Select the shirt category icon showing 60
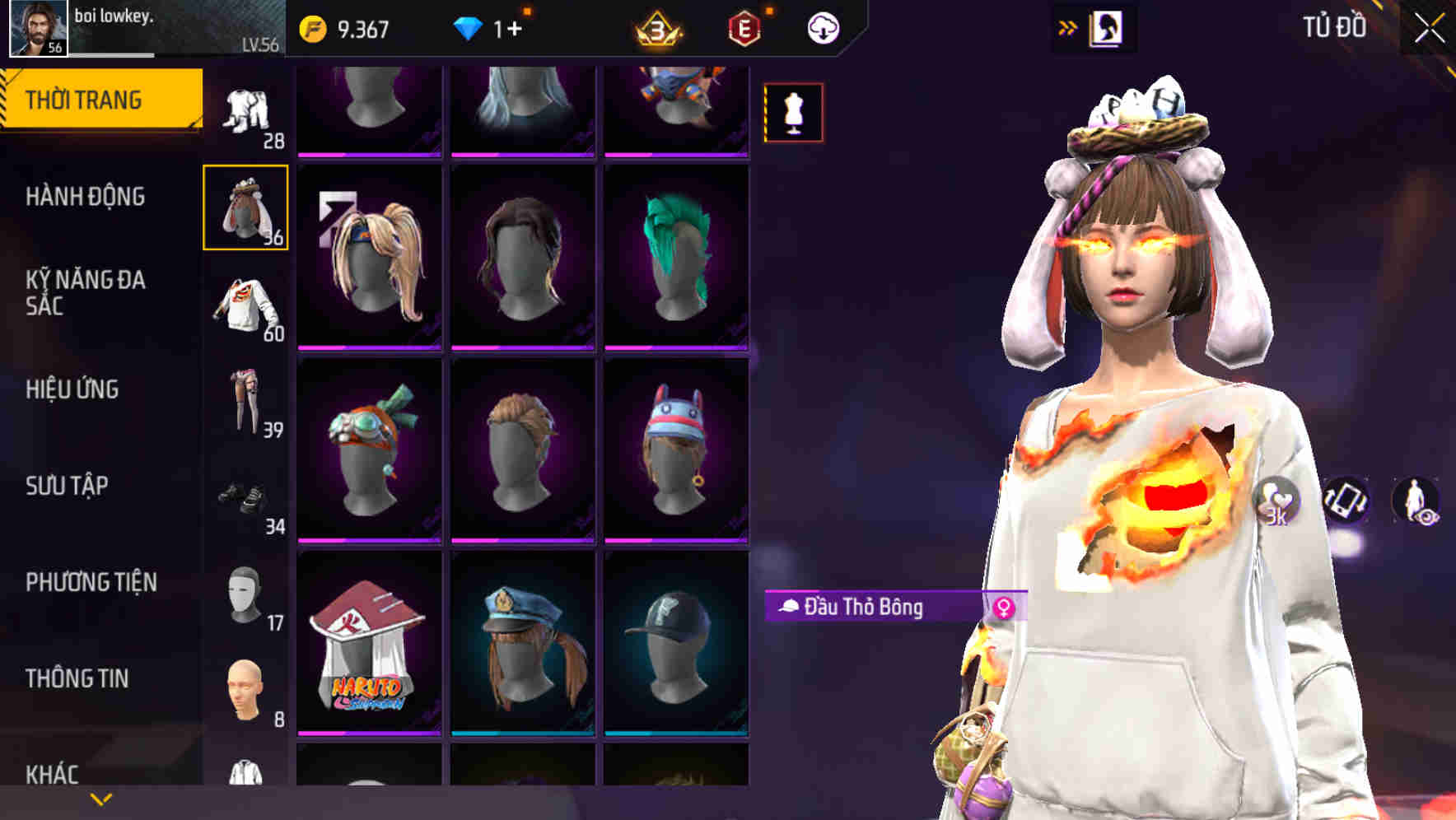Screen dimensions: 1456x820 245,305
